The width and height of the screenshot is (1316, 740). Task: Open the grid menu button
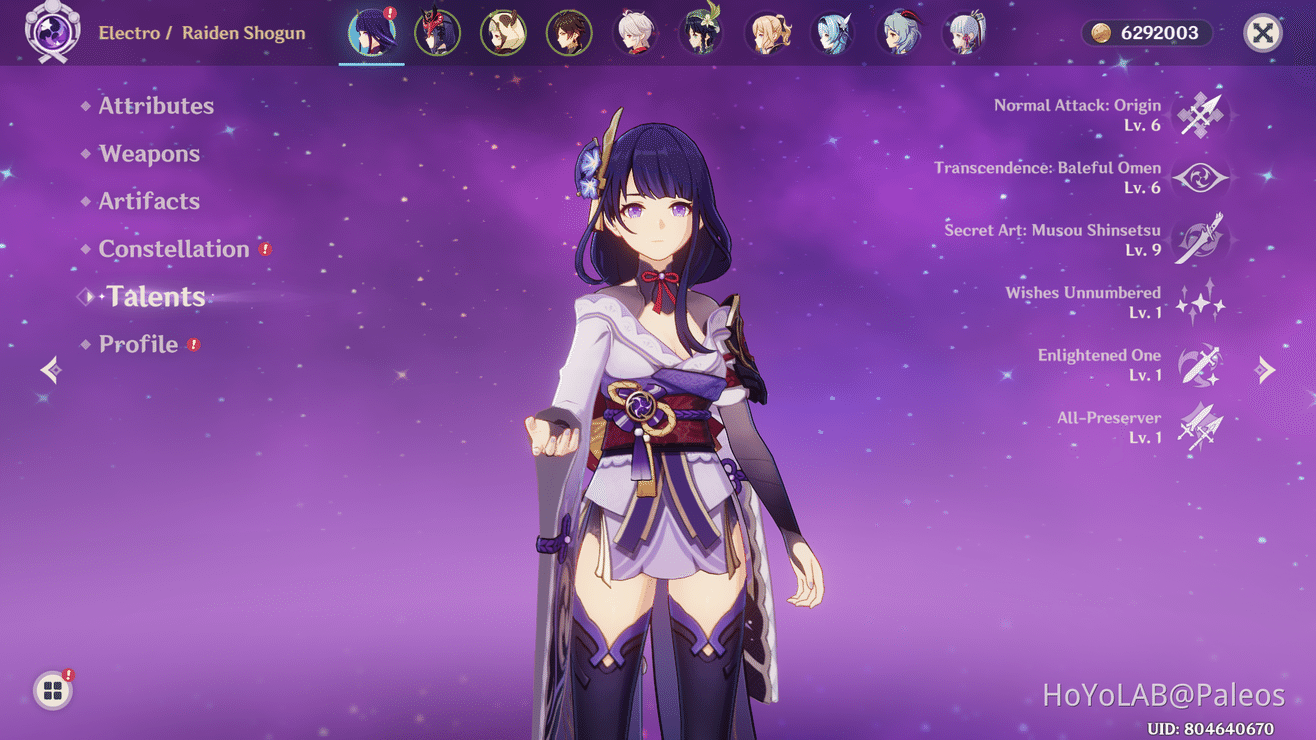(x=53, y=691)
